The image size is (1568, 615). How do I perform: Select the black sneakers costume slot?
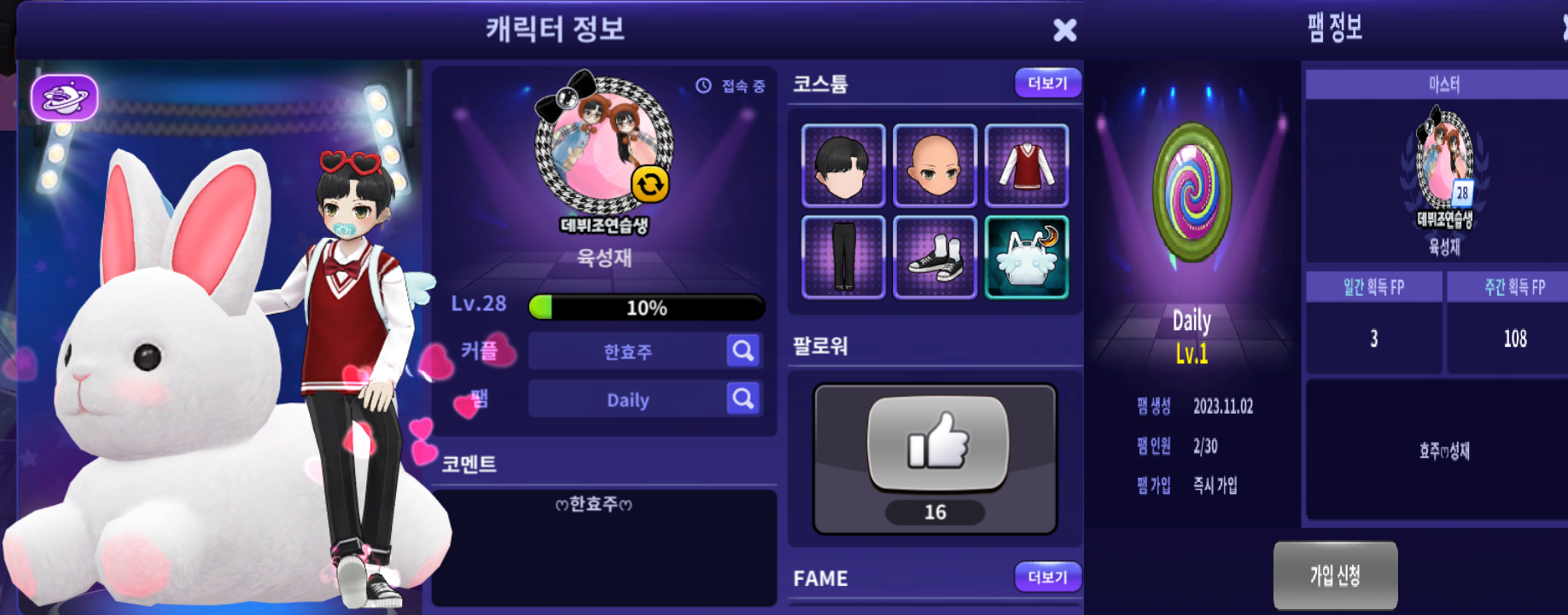(x=935, y=257)
